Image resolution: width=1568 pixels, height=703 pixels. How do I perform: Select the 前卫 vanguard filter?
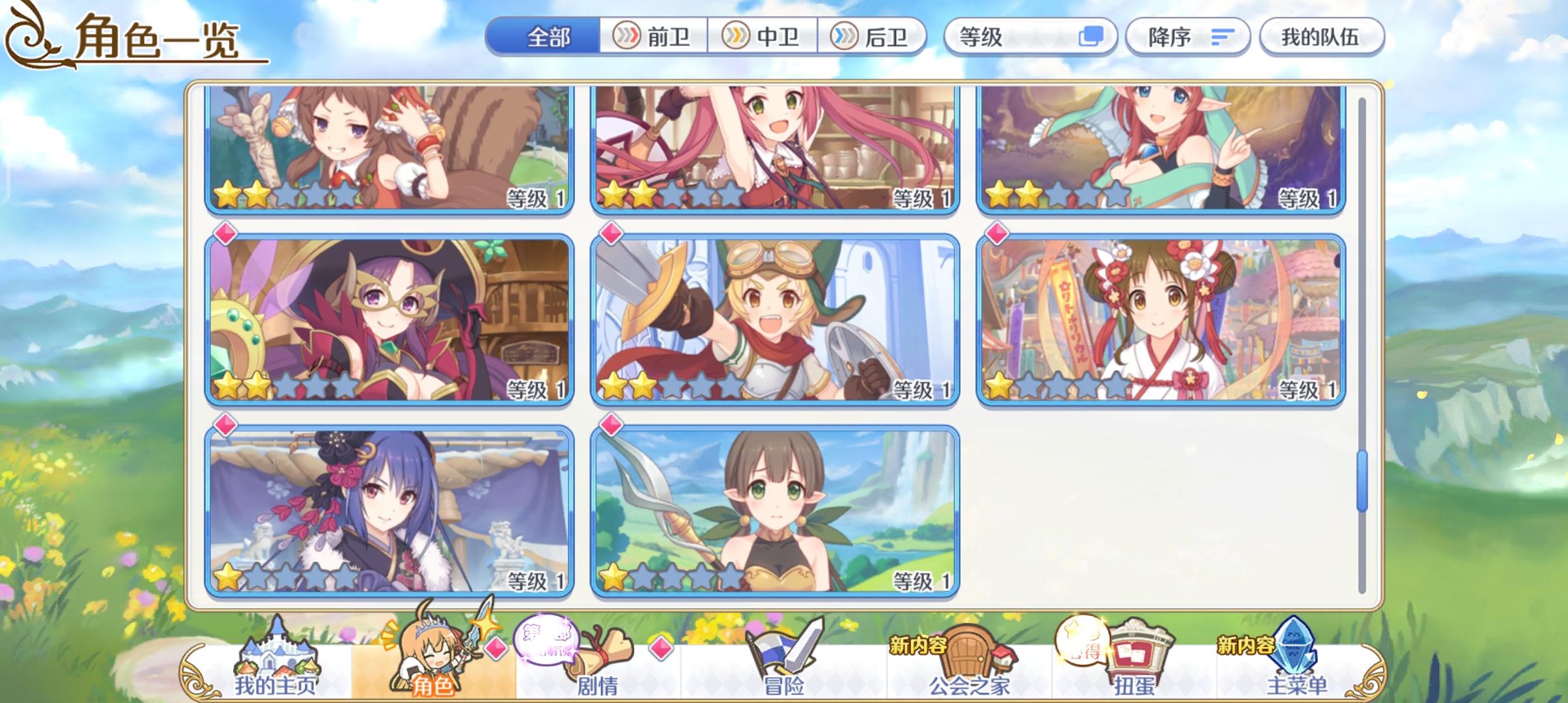point(651,37)
